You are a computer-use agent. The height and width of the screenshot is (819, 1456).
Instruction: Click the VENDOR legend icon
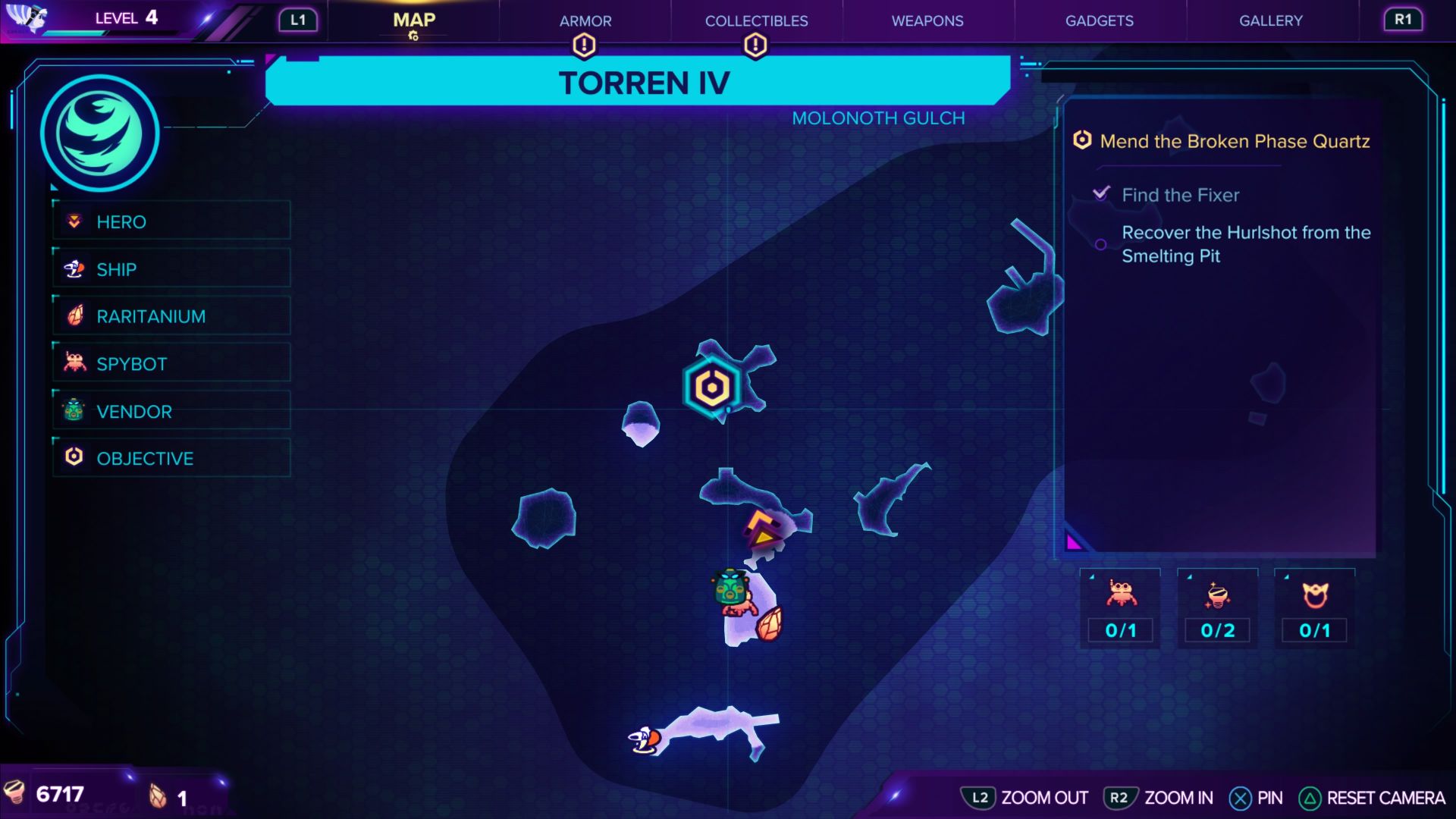pyautogui.click(x=73, y=411)
